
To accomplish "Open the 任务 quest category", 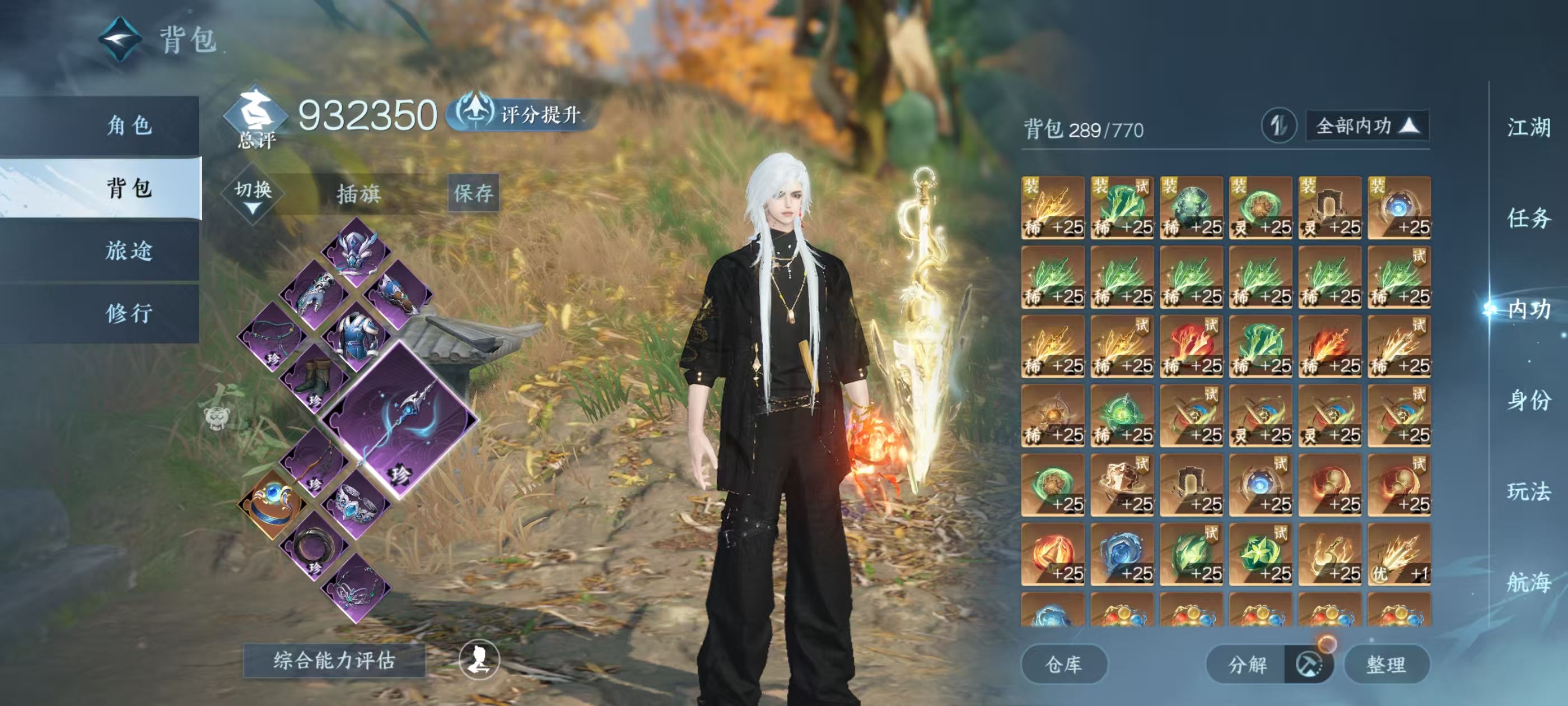I will pyautogui.click(x=1528, y=218).
